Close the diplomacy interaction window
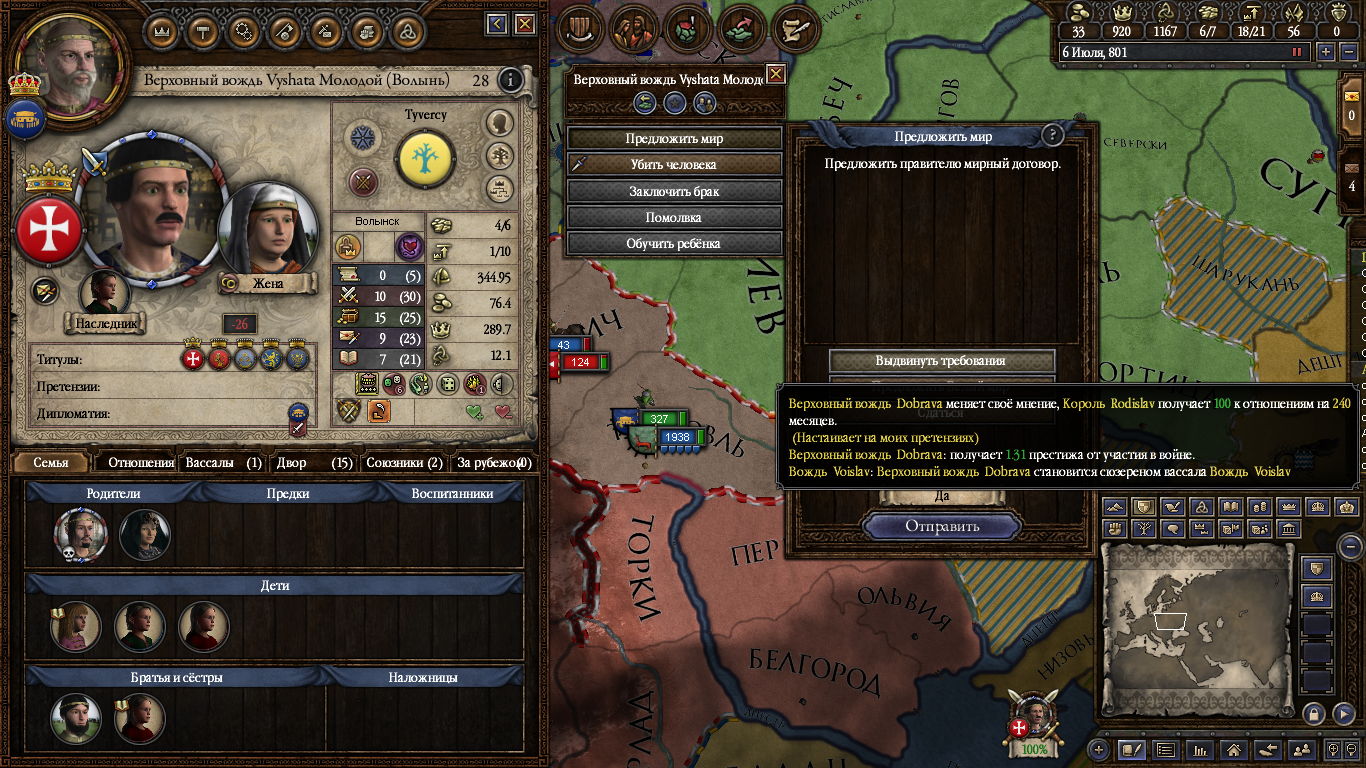 [775, 75]
